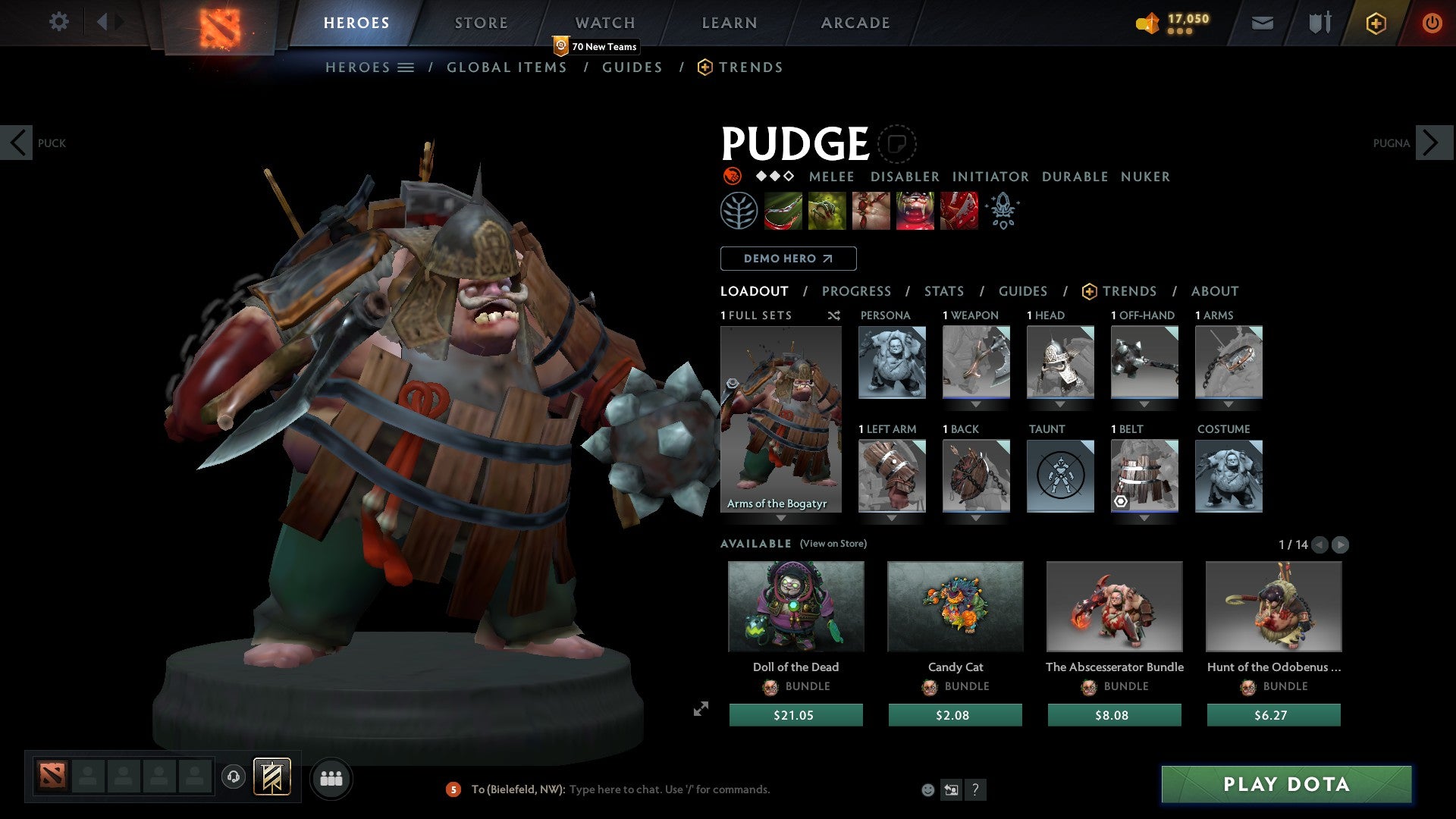Screen dimensions: 1456x819
Task: Click the headset voice chat icon
Action: pos(234,778)
